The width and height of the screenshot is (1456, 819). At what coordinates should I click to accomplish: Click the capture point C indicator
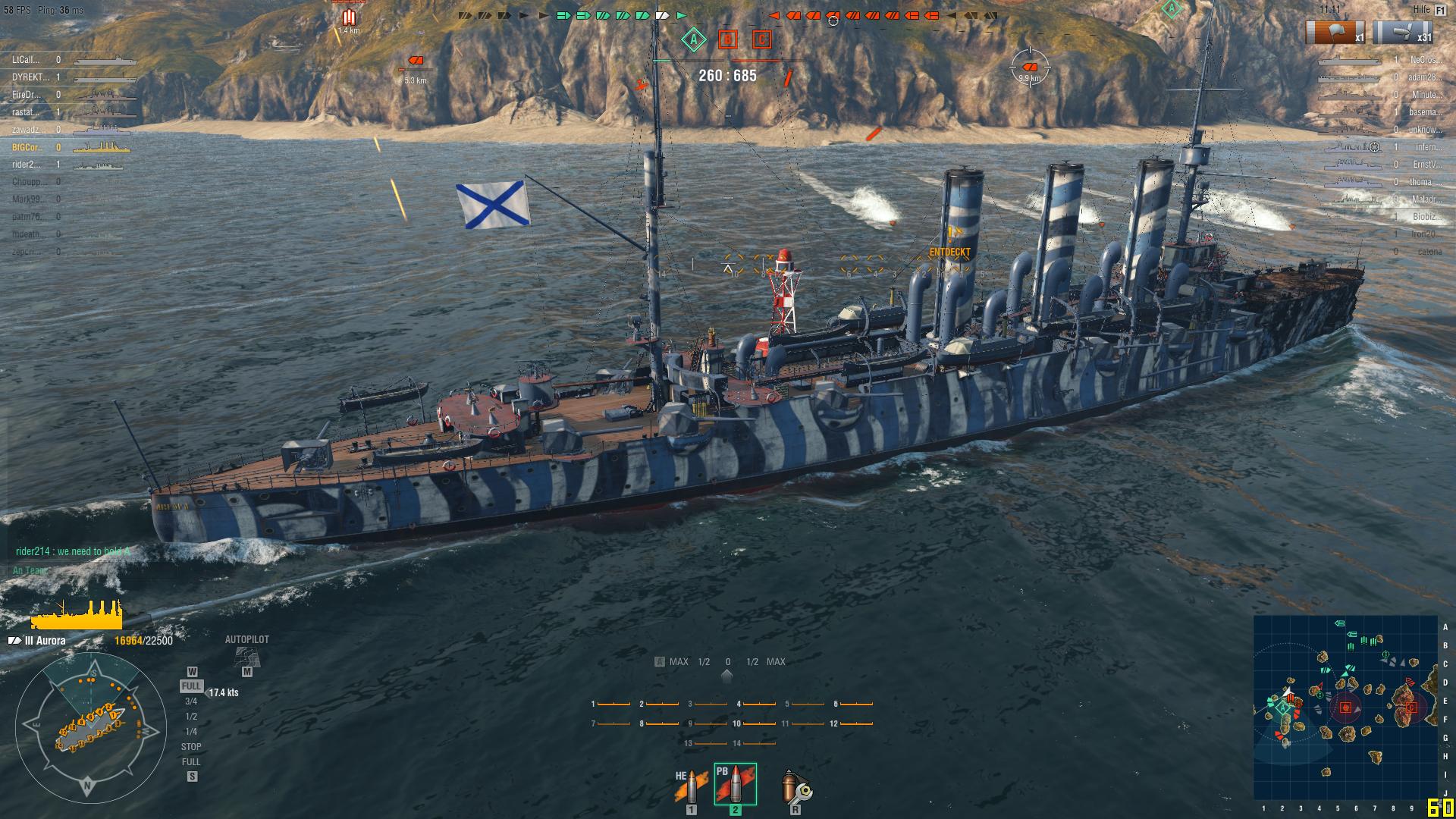coord(761,39)
